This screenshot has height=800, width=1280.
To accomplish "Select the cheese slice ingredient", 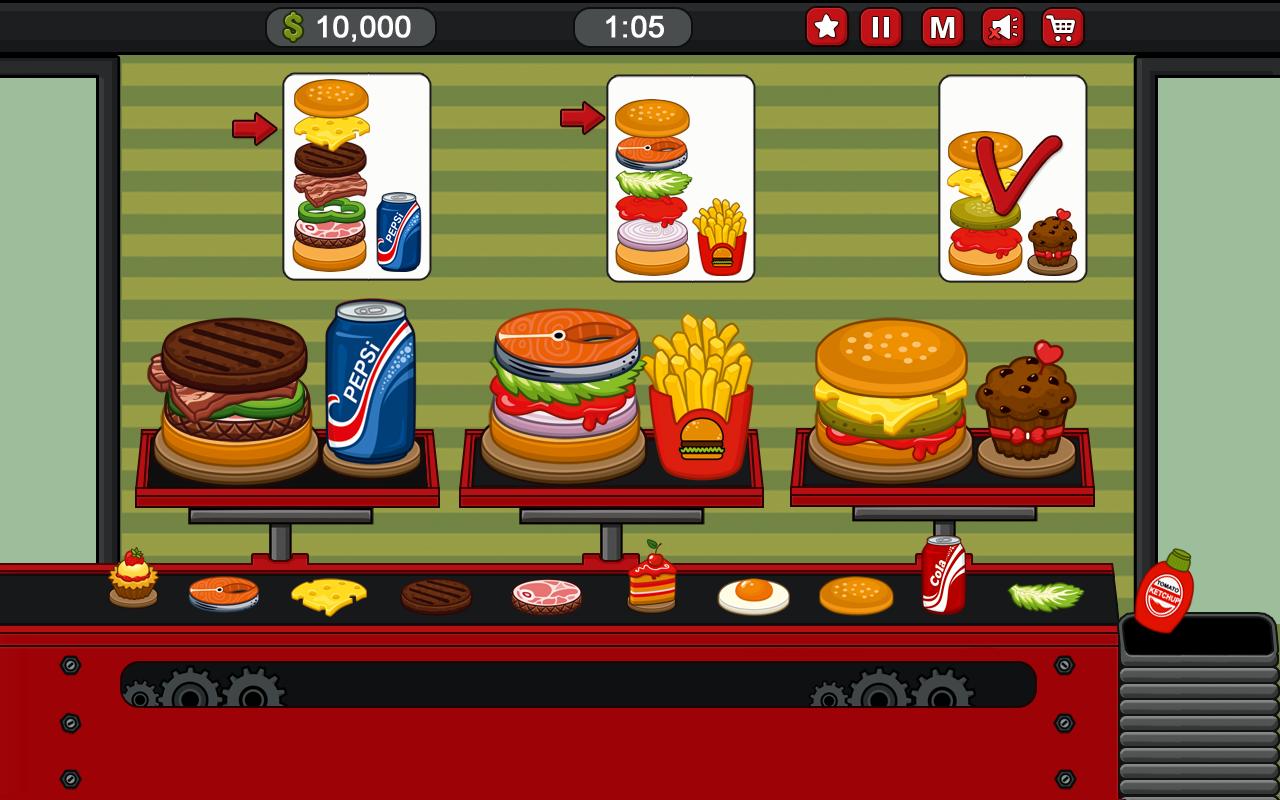I will click(330, 593).
